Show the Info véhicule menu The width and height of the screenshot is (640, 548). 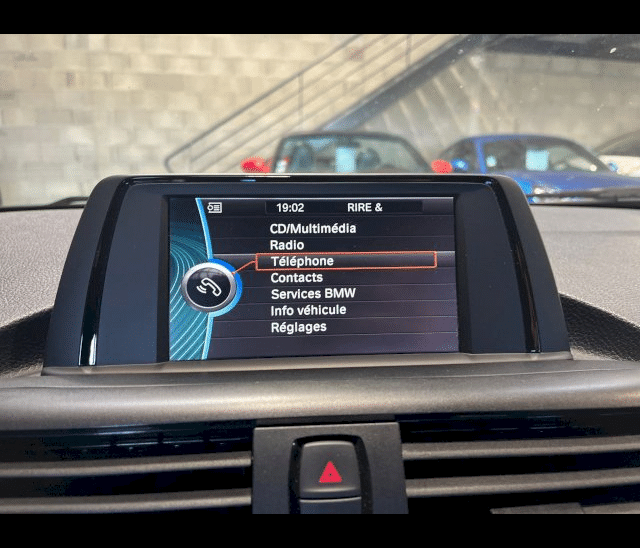pyautogui.click(x=308, y=310)
